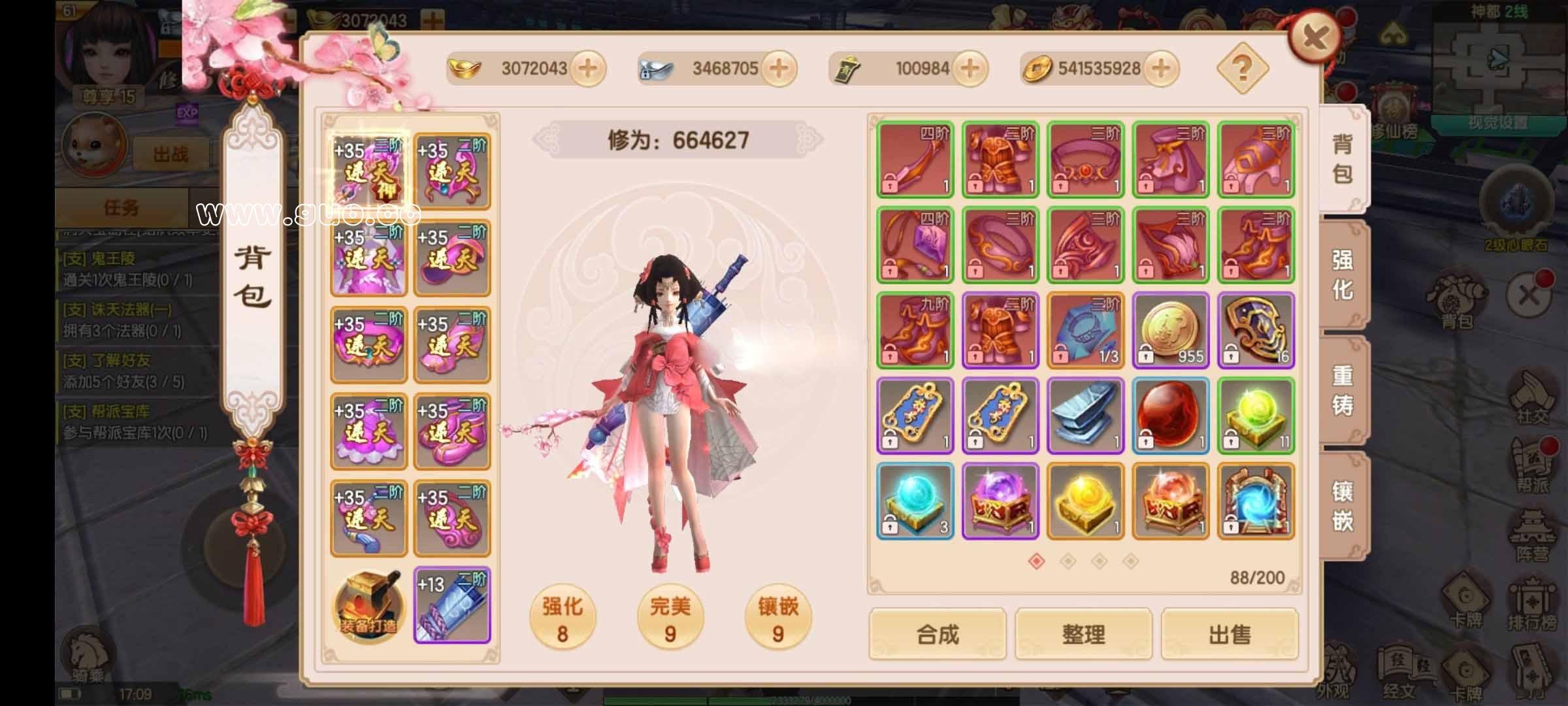The height and width of the screenshot is (706, 1568).
Task: Tap the round 镶嵌 9 badge
Action: pyautogui.click(x=777, y=618)
